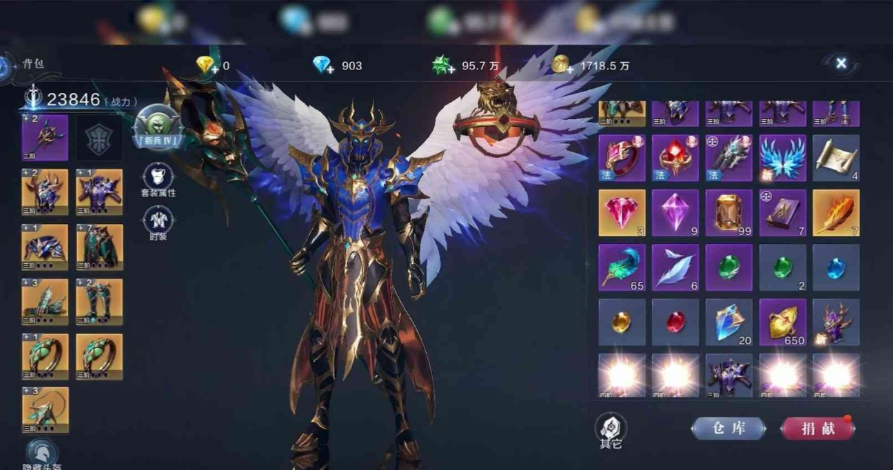Open the 时装 fashion wardrobe
This screenshot has height=470, width=893.
click(x=158, y=223)
